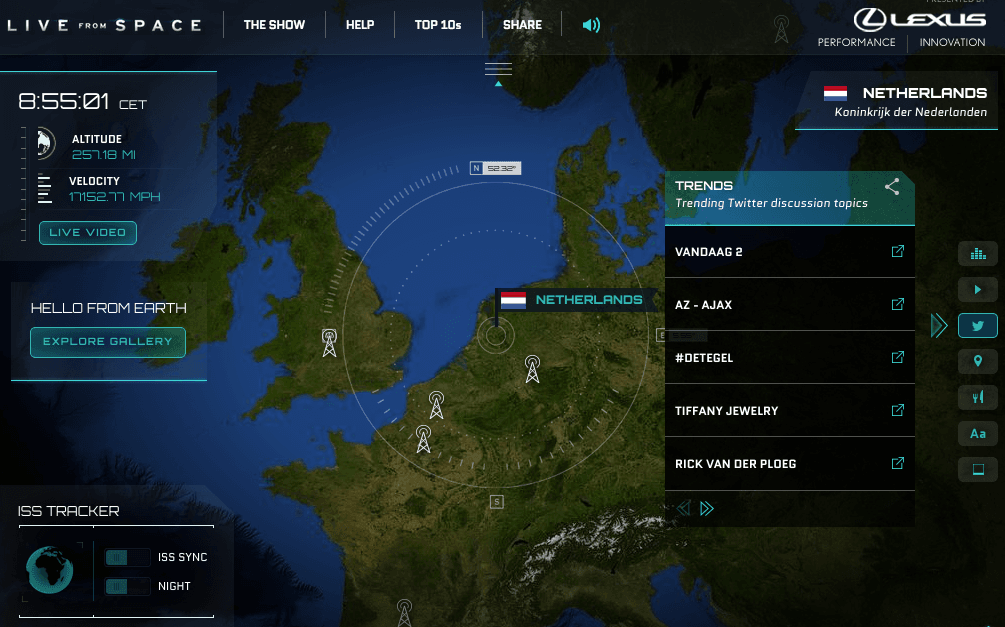This screenshot has height=627, width=1005.
Task: Share the Trends panel
Action: [892, 186]
